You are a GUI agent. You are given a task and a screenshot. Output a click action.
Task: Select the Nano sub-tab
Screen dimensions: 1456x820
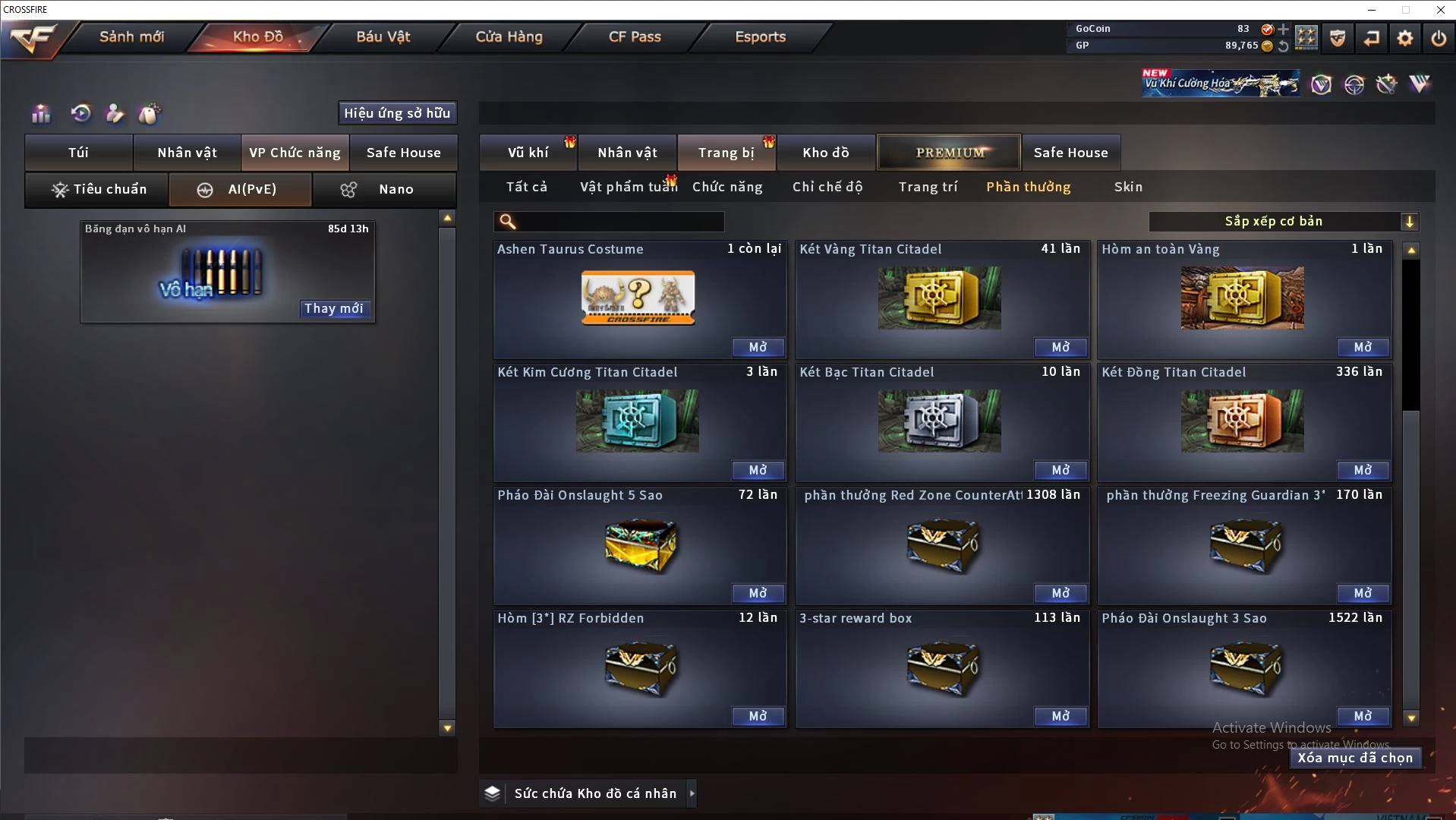click(384, 189)
